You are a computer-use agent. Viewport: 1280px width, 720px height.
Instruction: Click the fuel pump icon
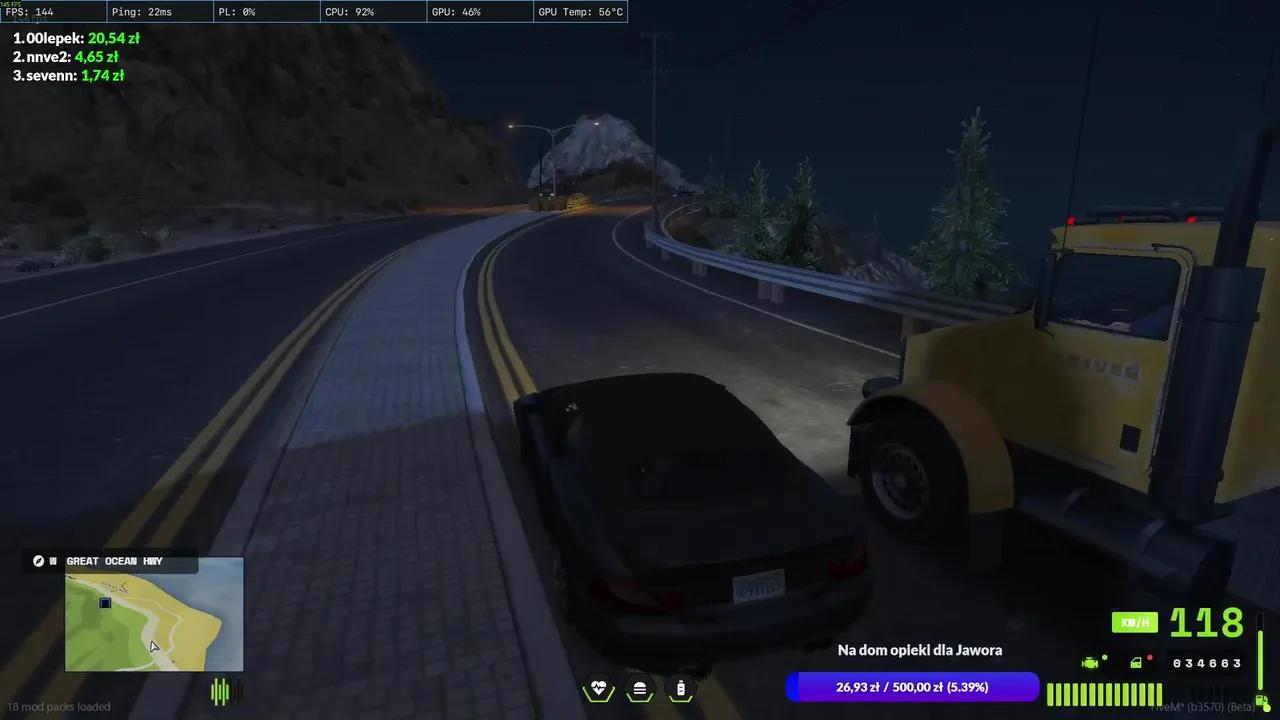pyautogui.click(x=1261, y=701)
